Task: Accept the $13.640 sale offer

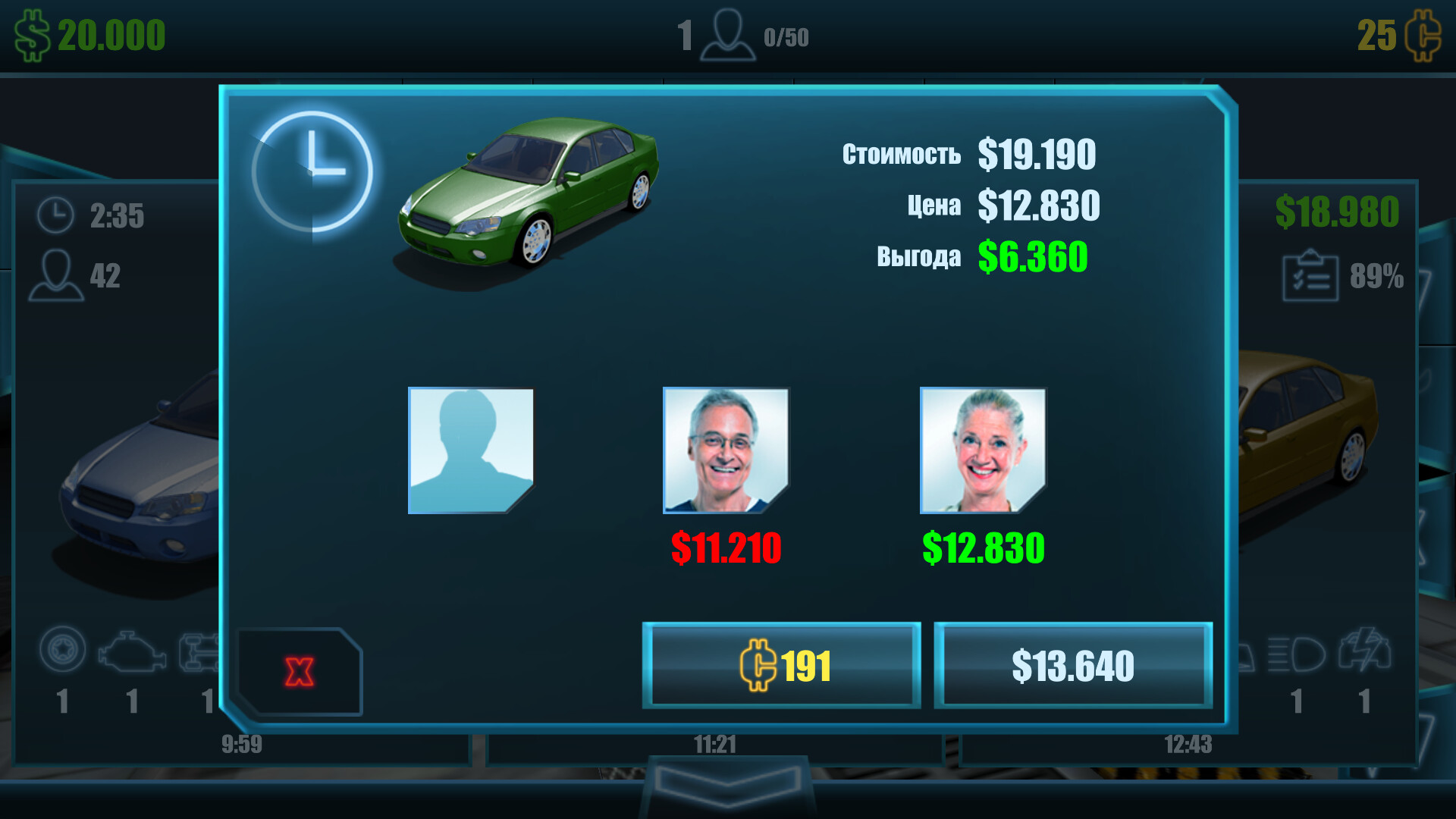Action: (1072, 667)
